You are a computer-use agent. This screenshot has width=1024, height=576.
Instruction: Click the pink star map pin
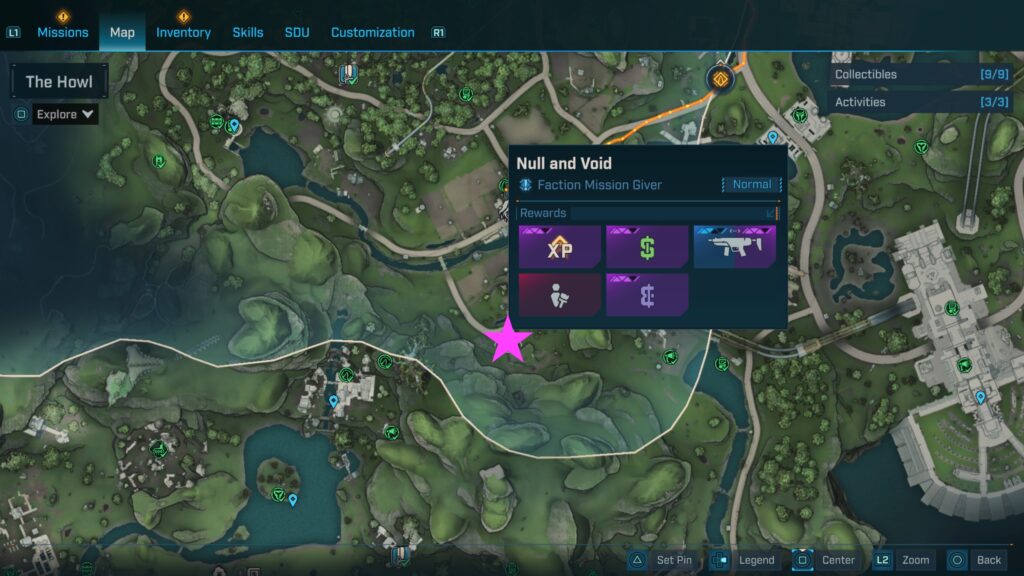click(509, 341)
